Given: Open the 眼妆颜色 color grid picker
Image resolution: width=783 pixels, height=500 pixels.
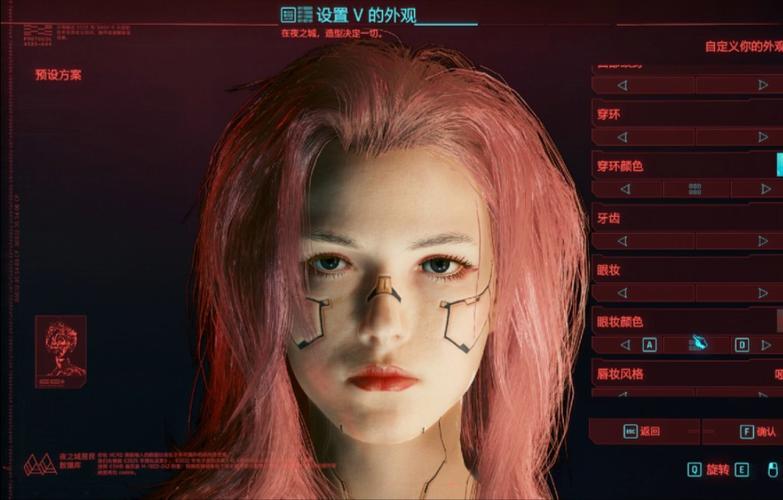Looking at the screenshot, I should coord(697,344).
